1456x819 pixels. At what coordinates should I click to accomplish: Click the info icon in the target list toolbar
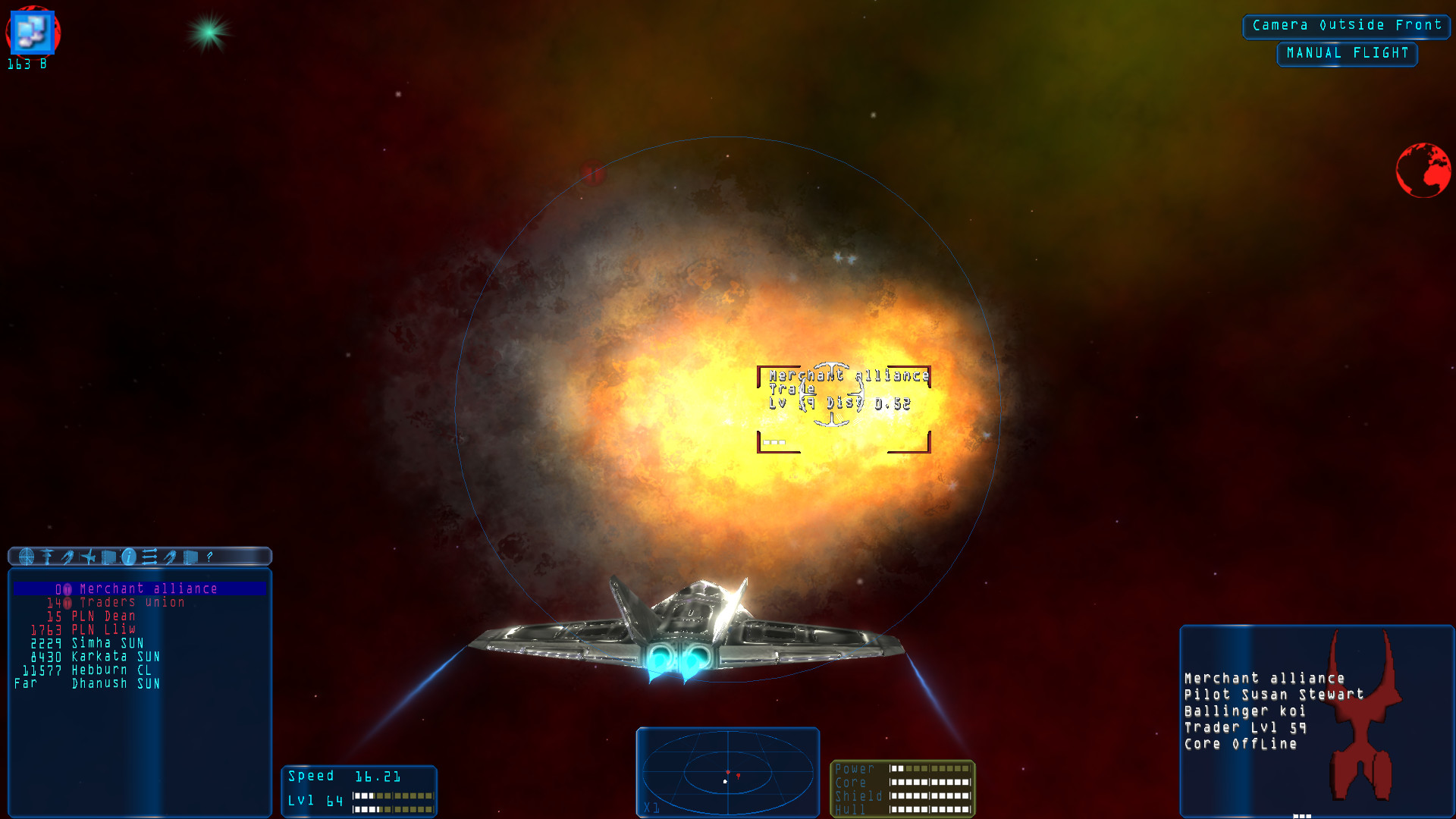[x=129, y=557]
